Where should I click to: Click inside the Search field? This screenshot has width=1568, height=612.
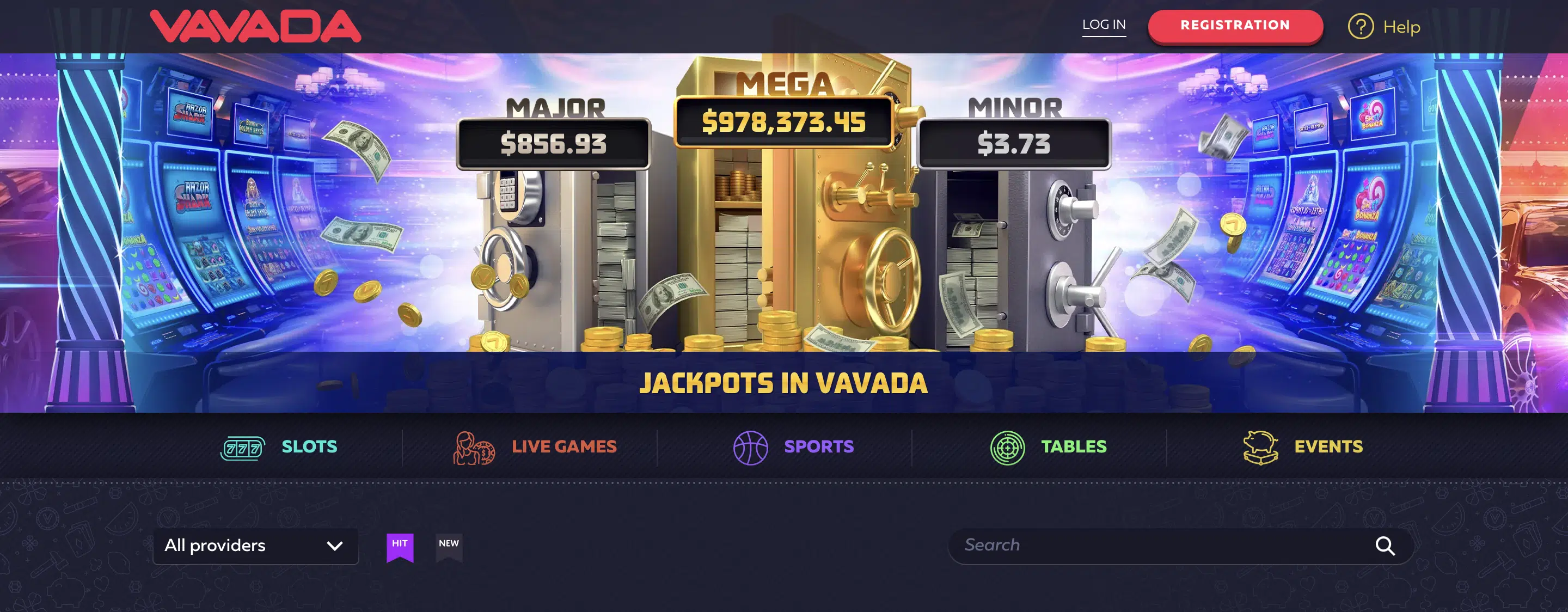(x=1156, y=546)
